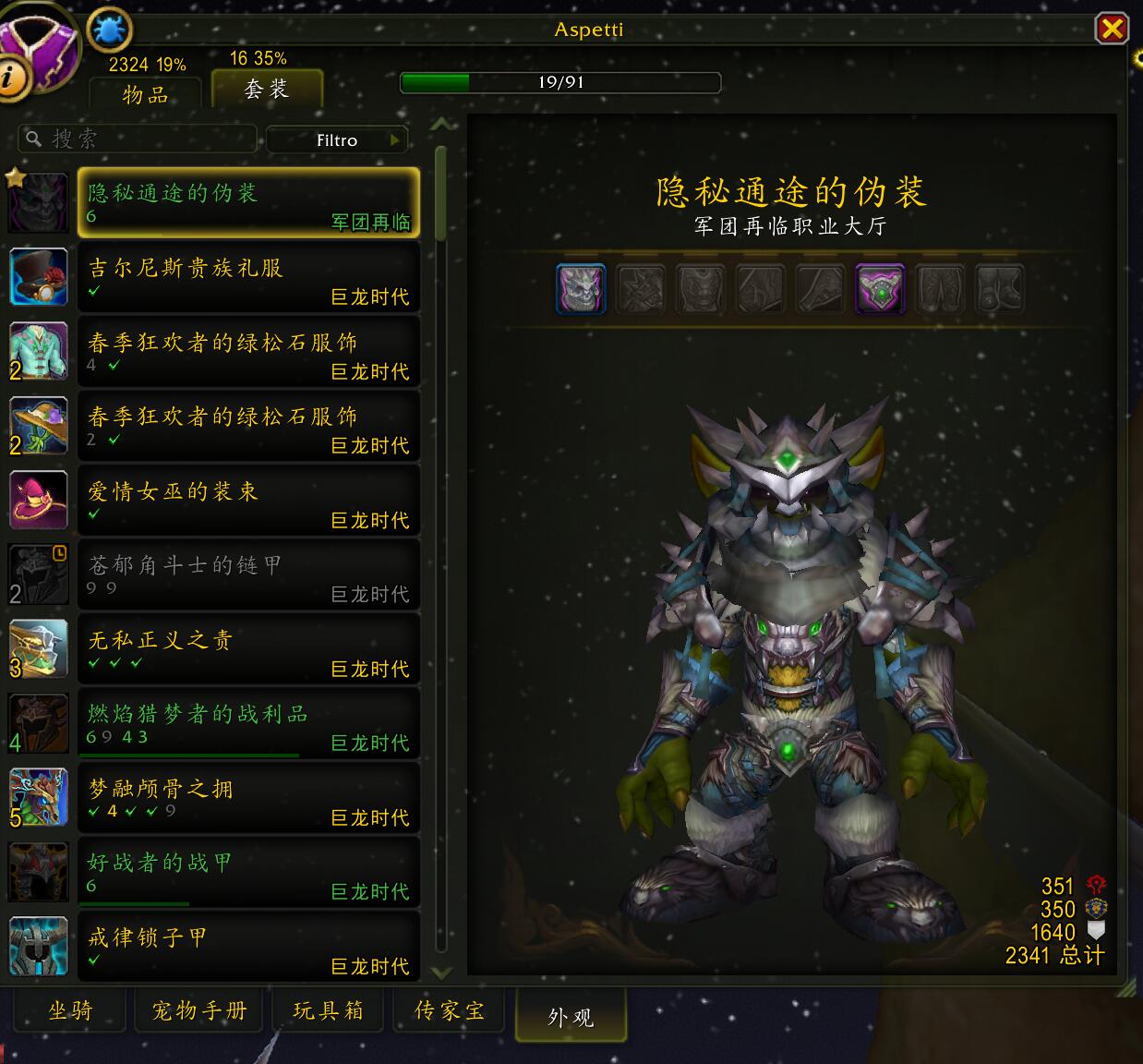Open the Filtro filter dropdown
The width and height of the screenshot is (1143, 1064).
click(x=337, y=140)
